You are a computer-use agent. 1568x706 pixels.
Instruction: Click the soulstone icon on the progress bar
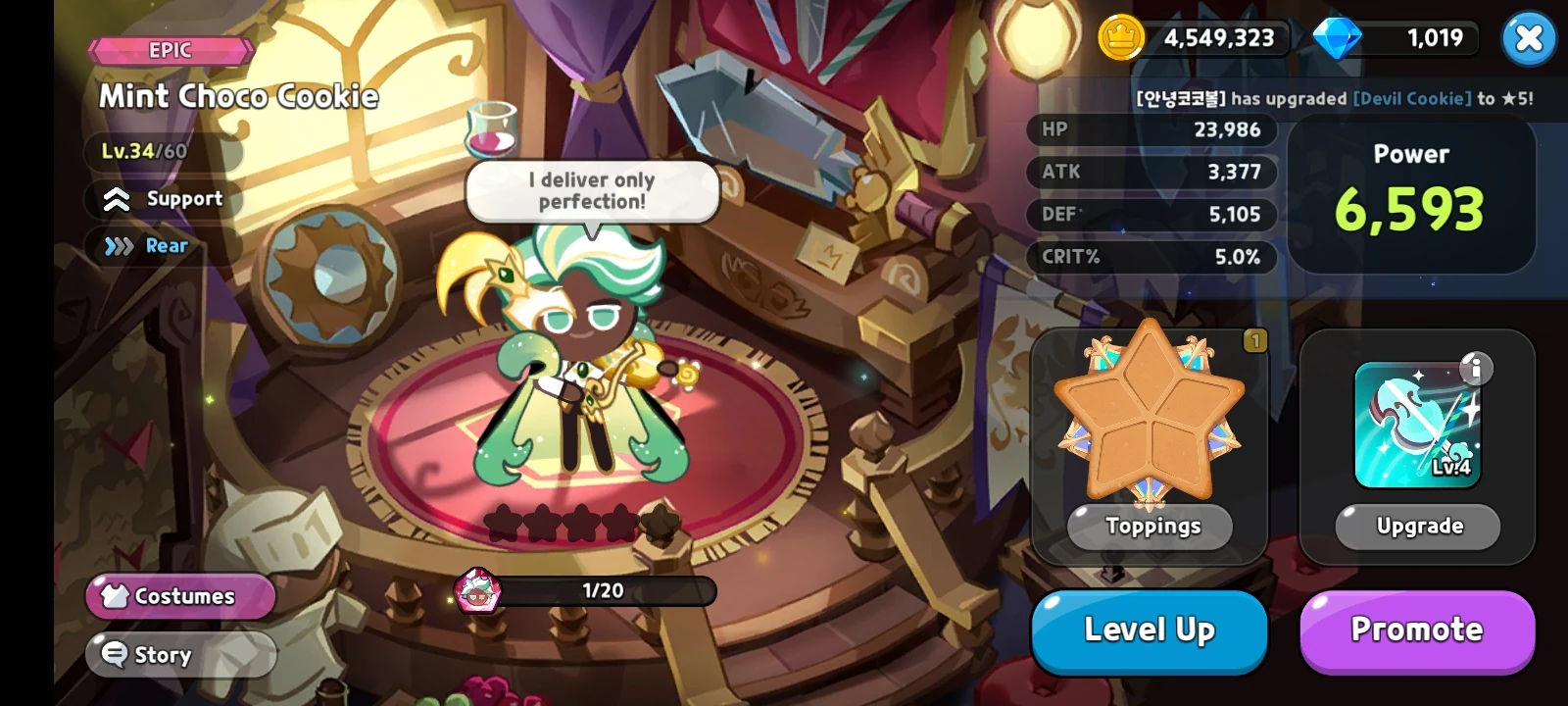(477, 591)
